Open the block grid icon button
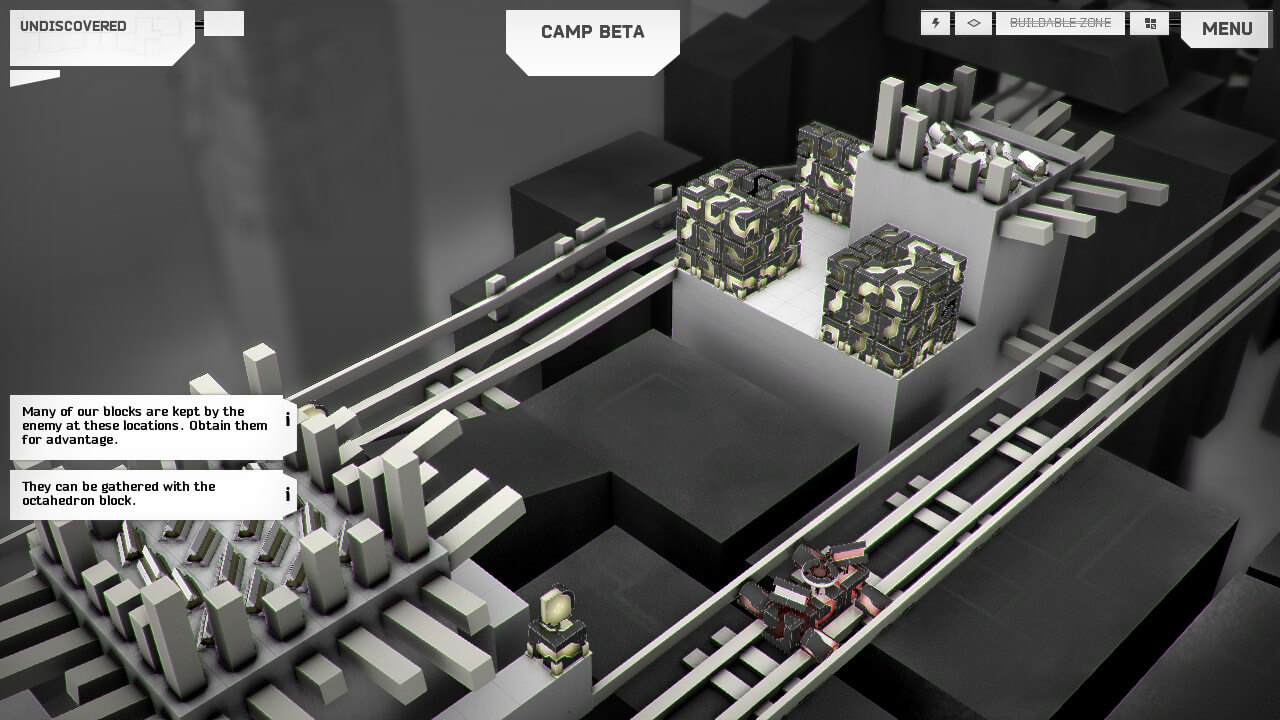Viewport: 1280px width, 720px height. click(1149, 23)
